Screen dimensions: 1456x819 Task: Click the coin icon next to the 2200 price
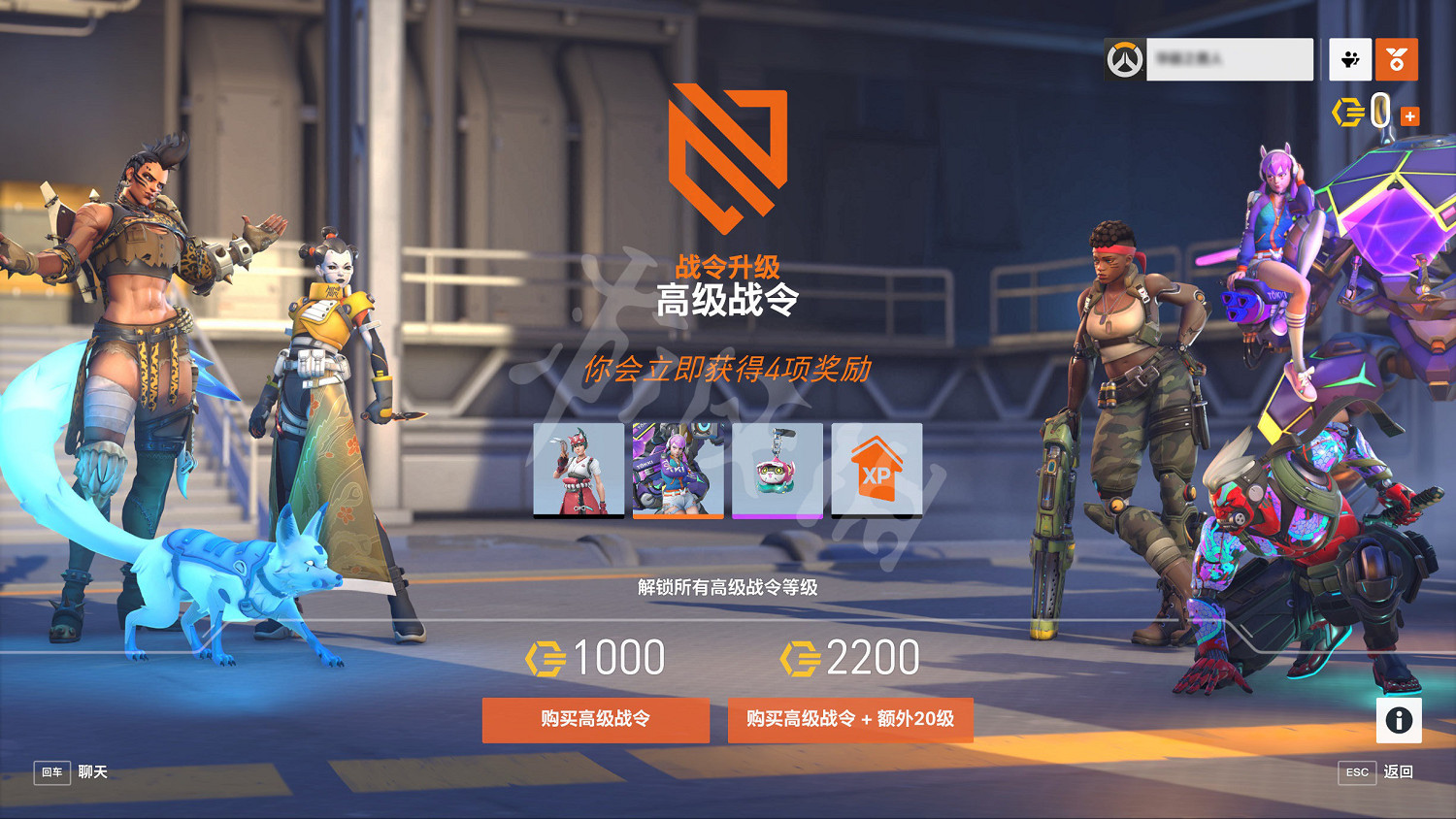click(x=799, y=656)
